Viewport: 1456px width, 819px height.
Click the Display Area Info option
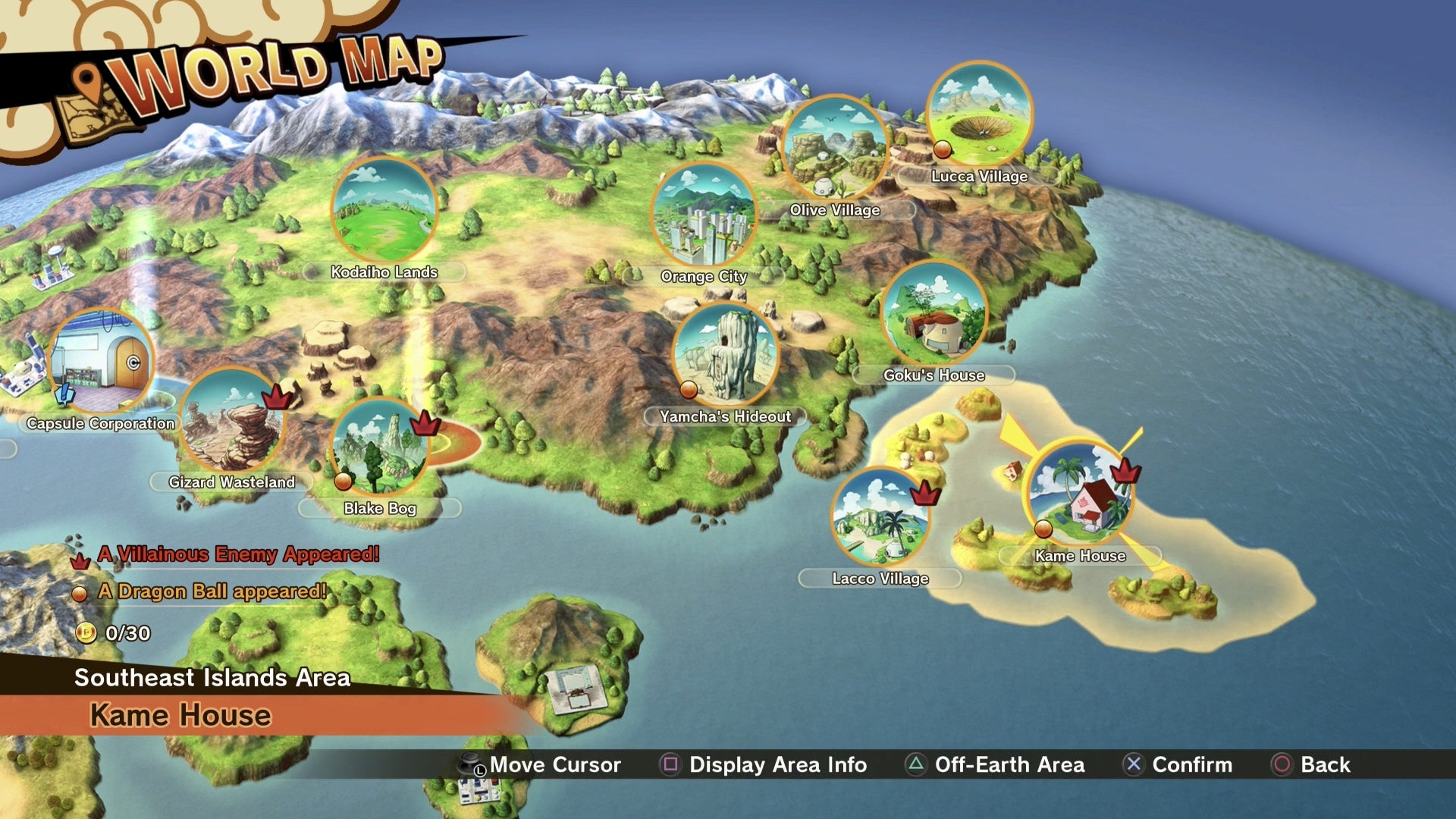pyautogui.click(x=764, y=764)
